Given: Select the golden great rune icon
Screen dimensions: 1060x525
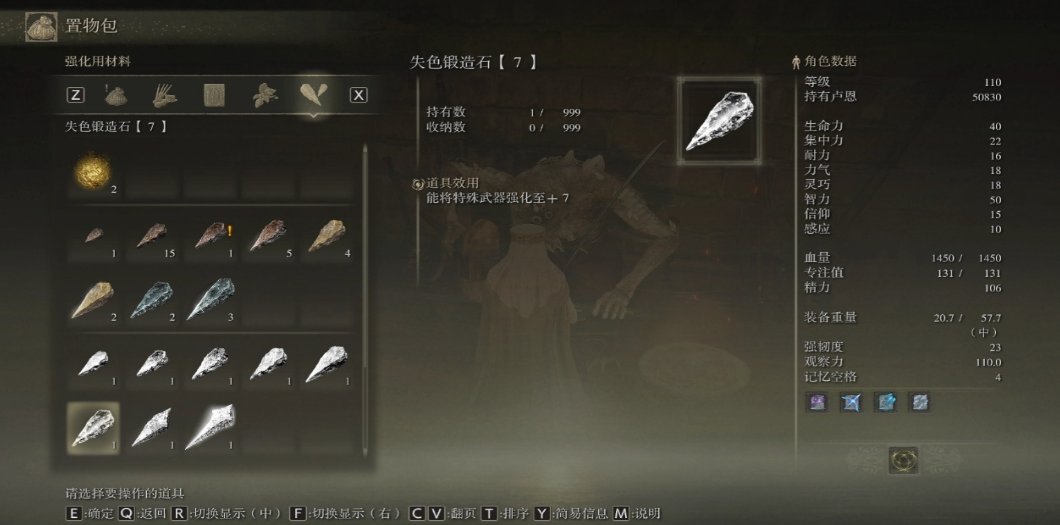Looking at the screenshot, I should (903, 460).
